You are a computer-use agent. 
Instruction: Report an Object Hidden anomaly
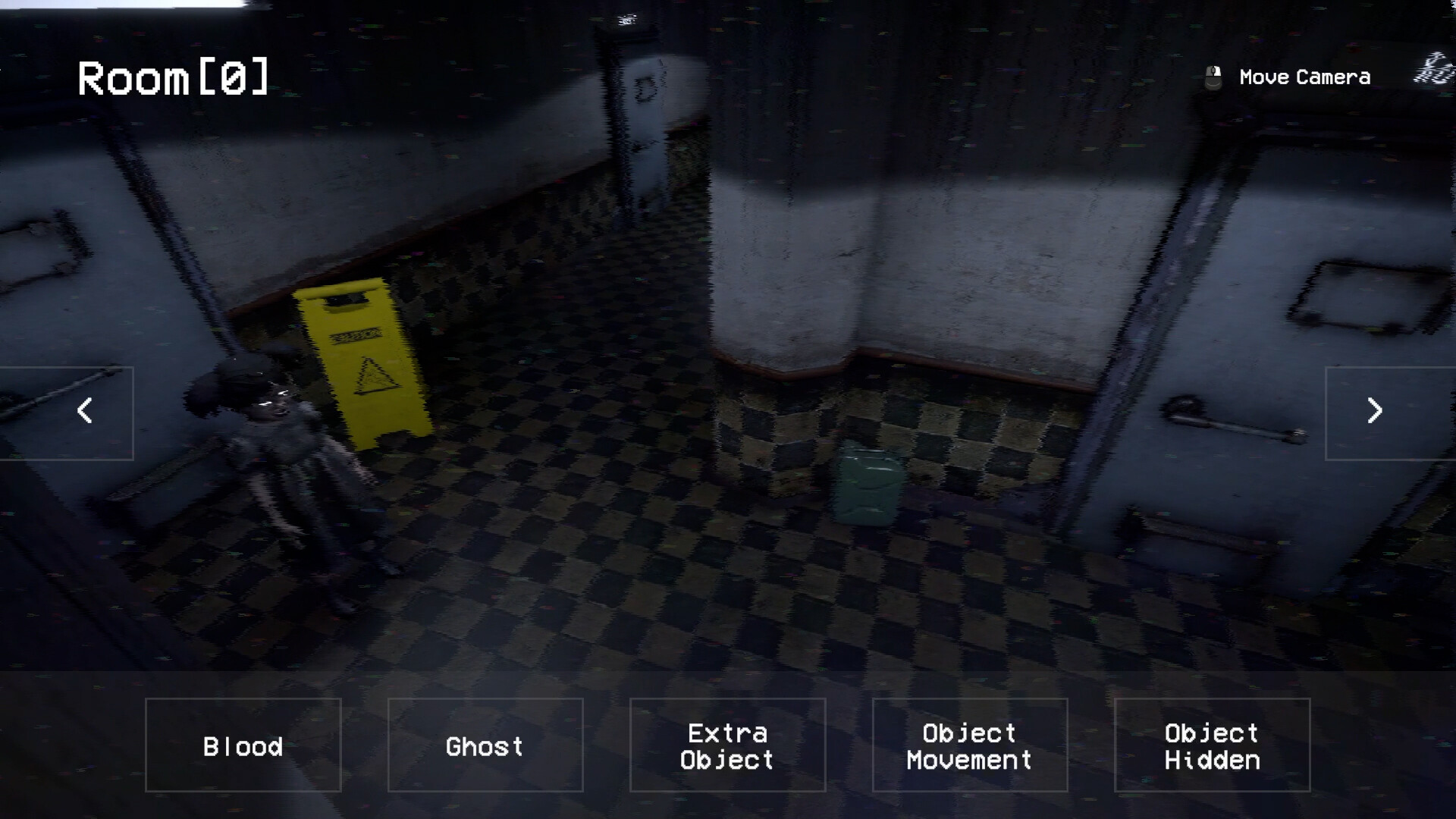1212,745
